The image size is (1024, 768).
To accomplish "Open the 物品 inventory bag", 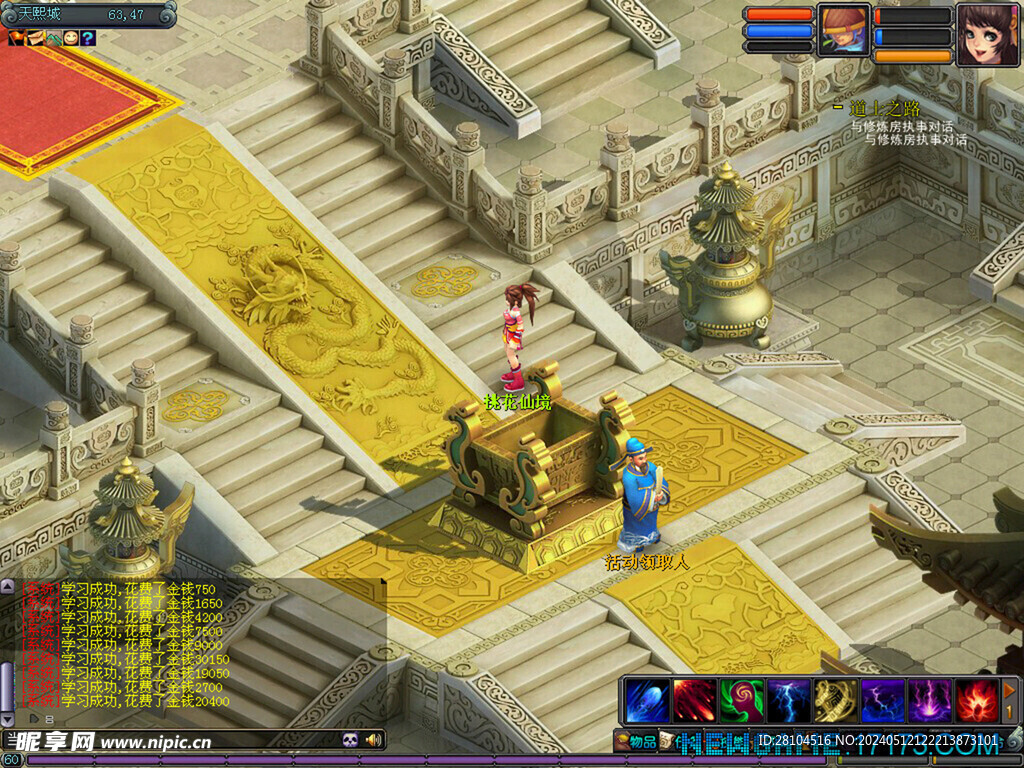I will (636, 741).
